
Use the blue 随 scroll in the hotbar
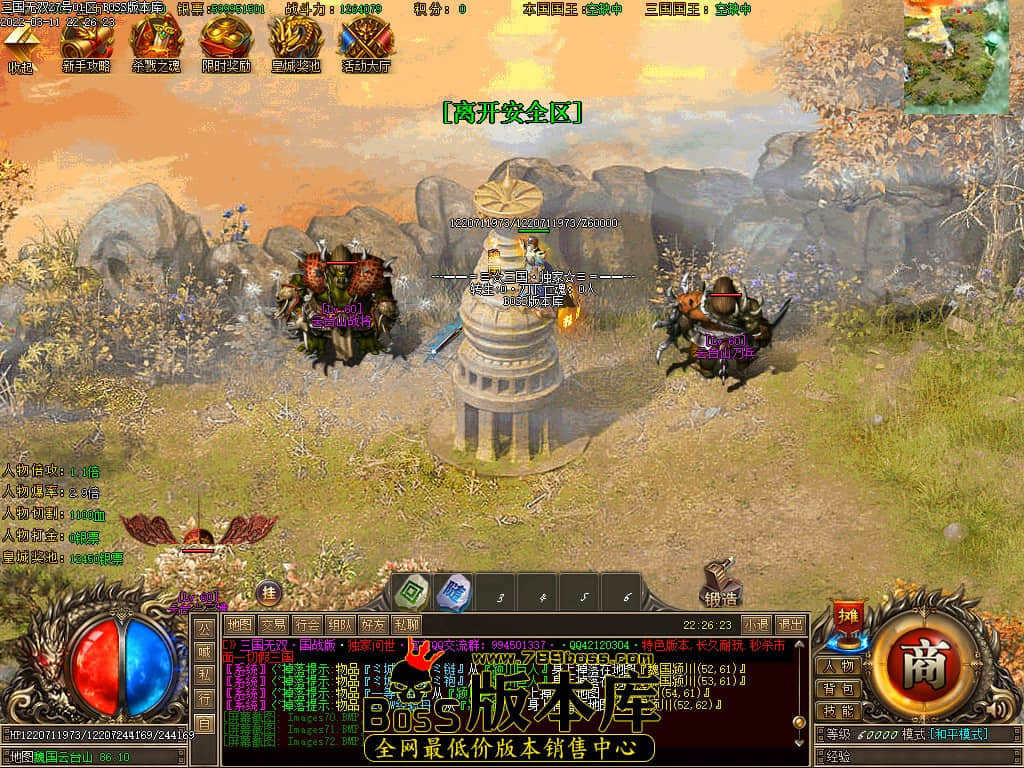[x=453, y=591]
